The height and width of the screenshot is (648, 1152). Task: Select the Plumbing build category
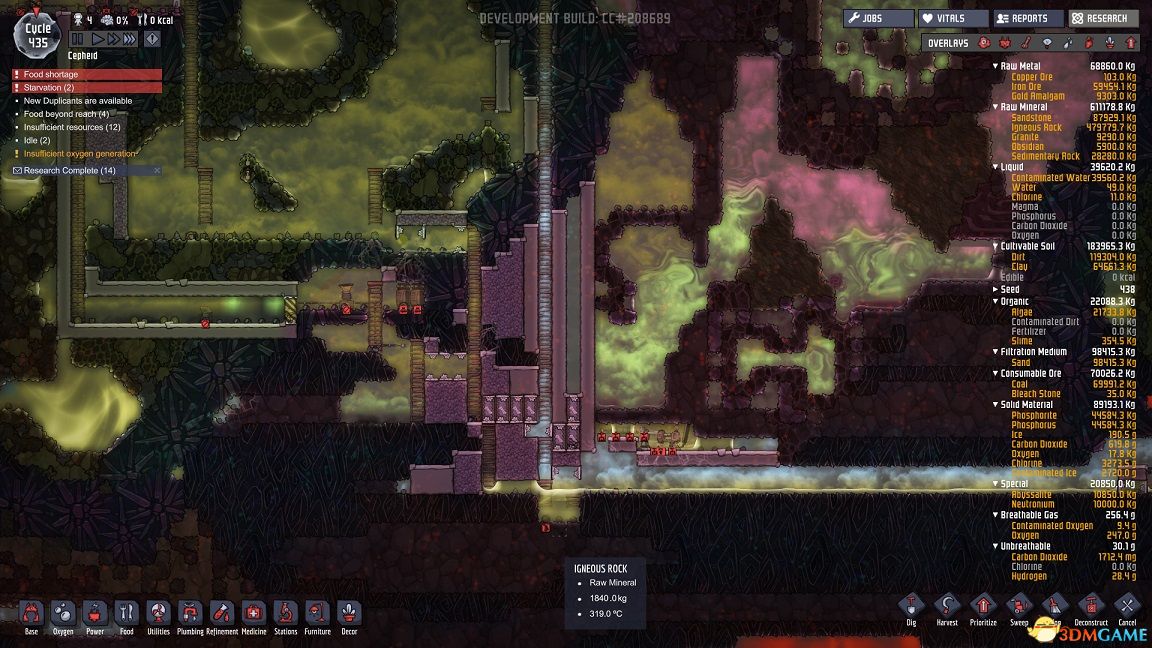[x=190, y=613]
